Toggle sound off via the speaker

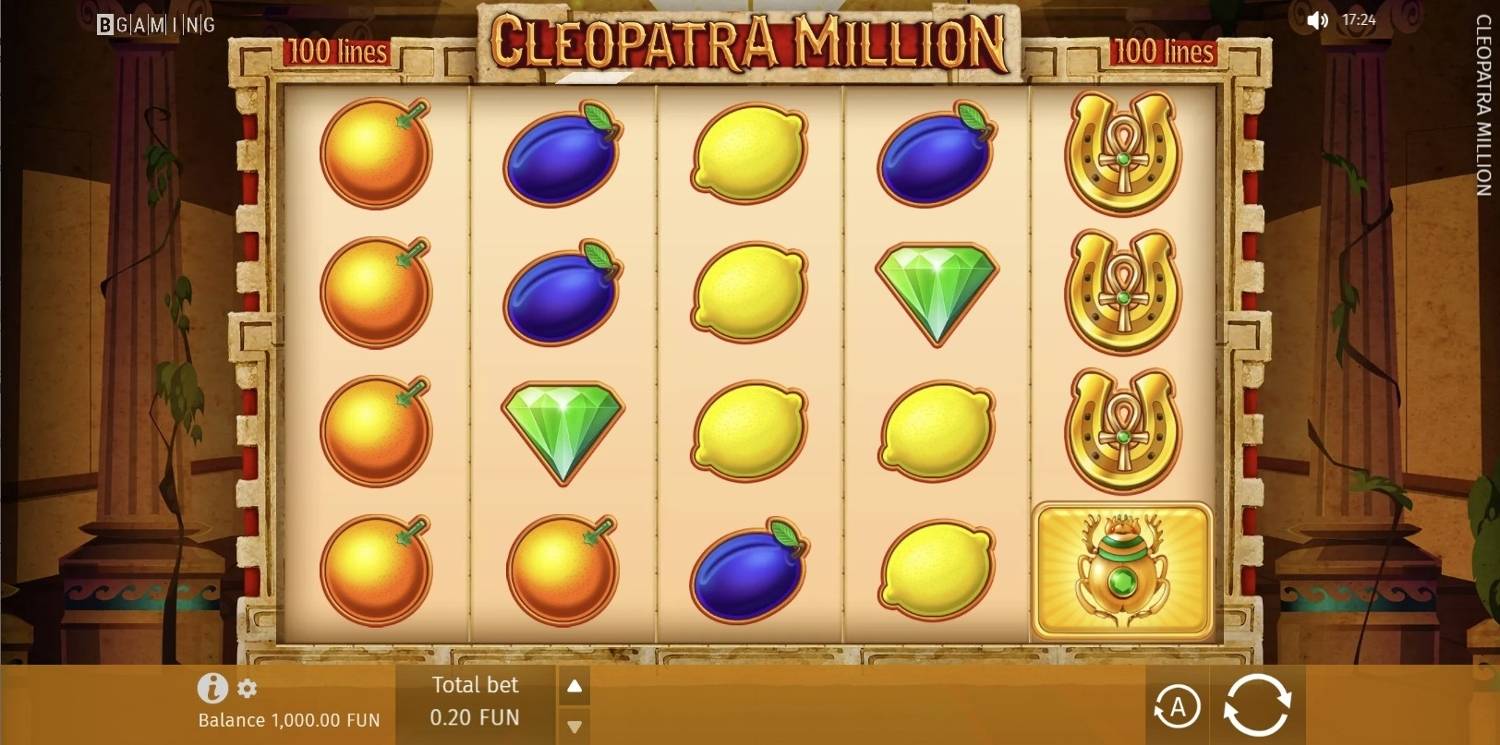point(1314,18)
